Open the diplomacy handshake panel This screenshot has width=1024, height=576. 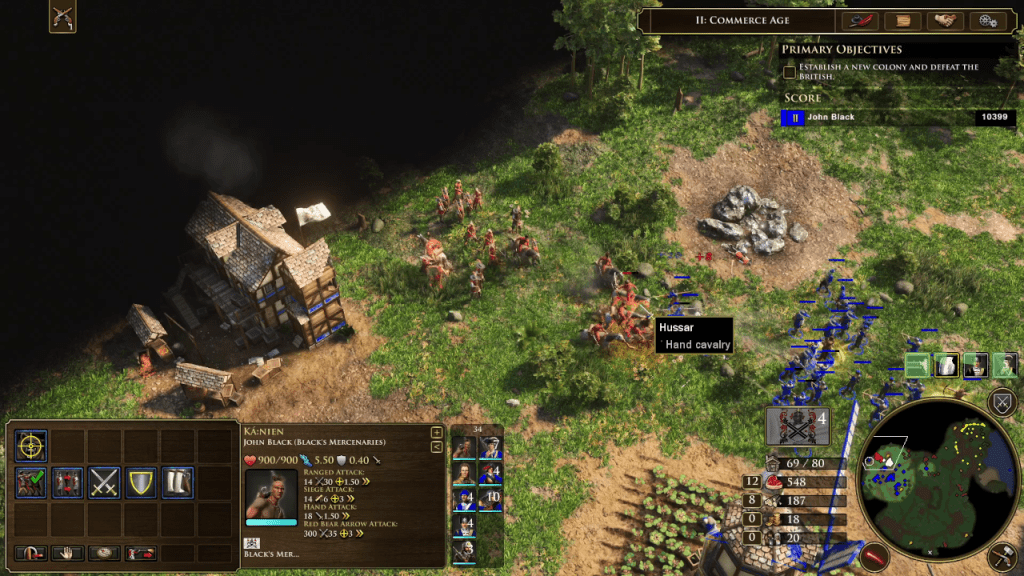point(945,21)
